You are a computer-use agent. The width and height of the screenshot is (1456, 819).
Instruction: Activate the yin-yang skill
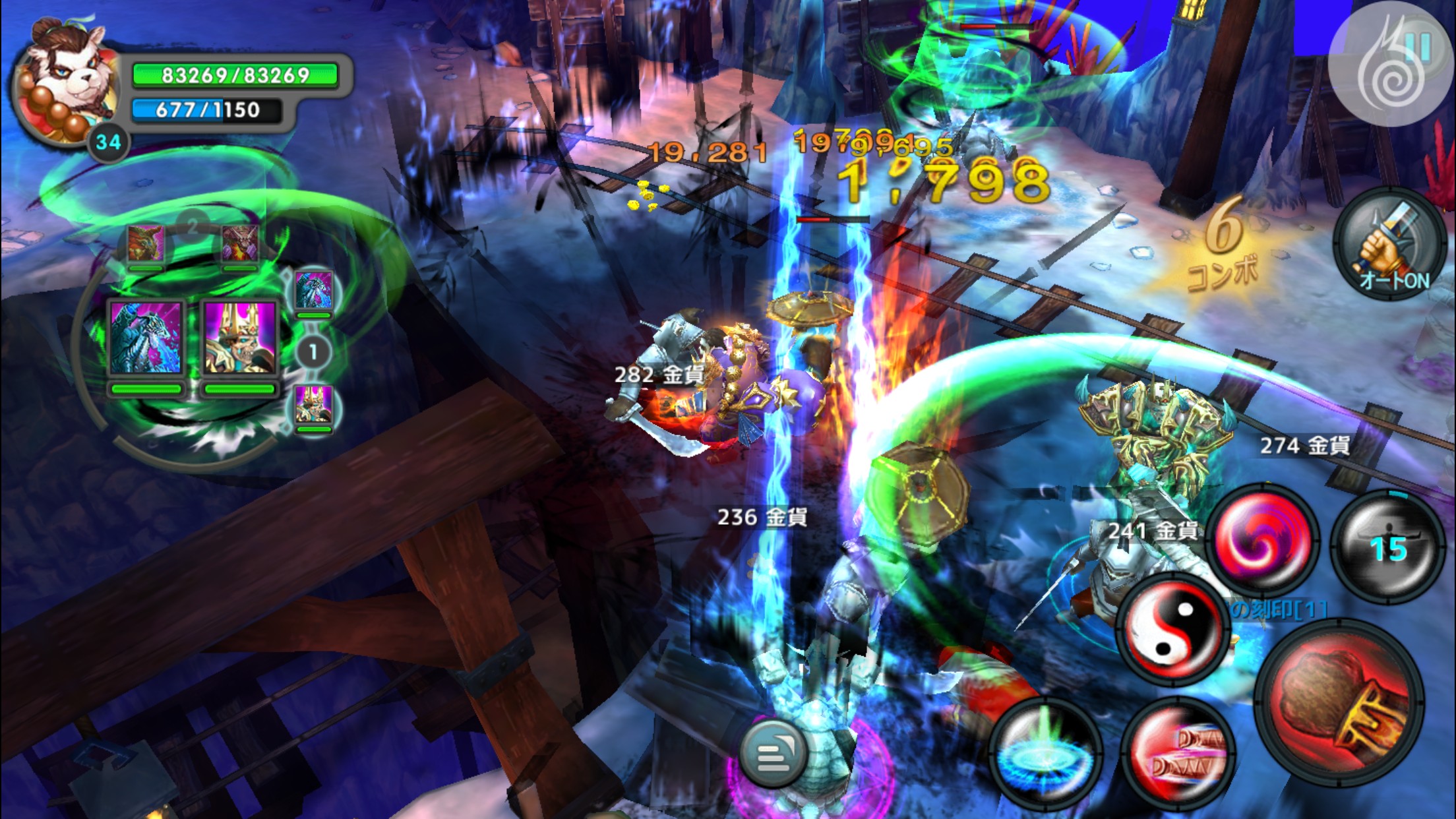1173,626
